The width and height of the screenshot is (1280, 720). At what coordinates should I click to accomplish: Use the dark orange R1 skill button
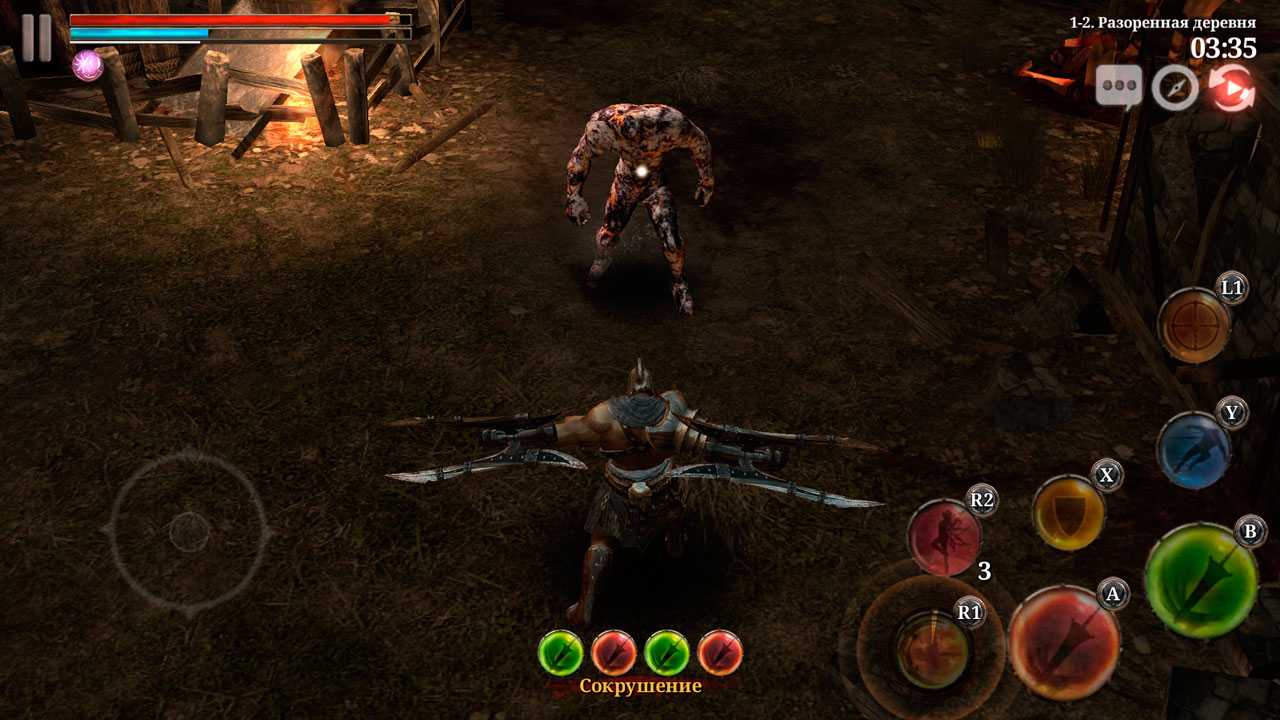932,648
